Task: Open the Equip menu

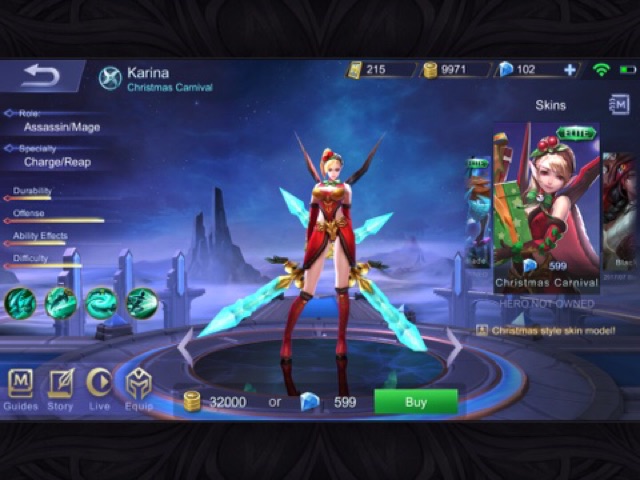Action: [x=139, y=388]
